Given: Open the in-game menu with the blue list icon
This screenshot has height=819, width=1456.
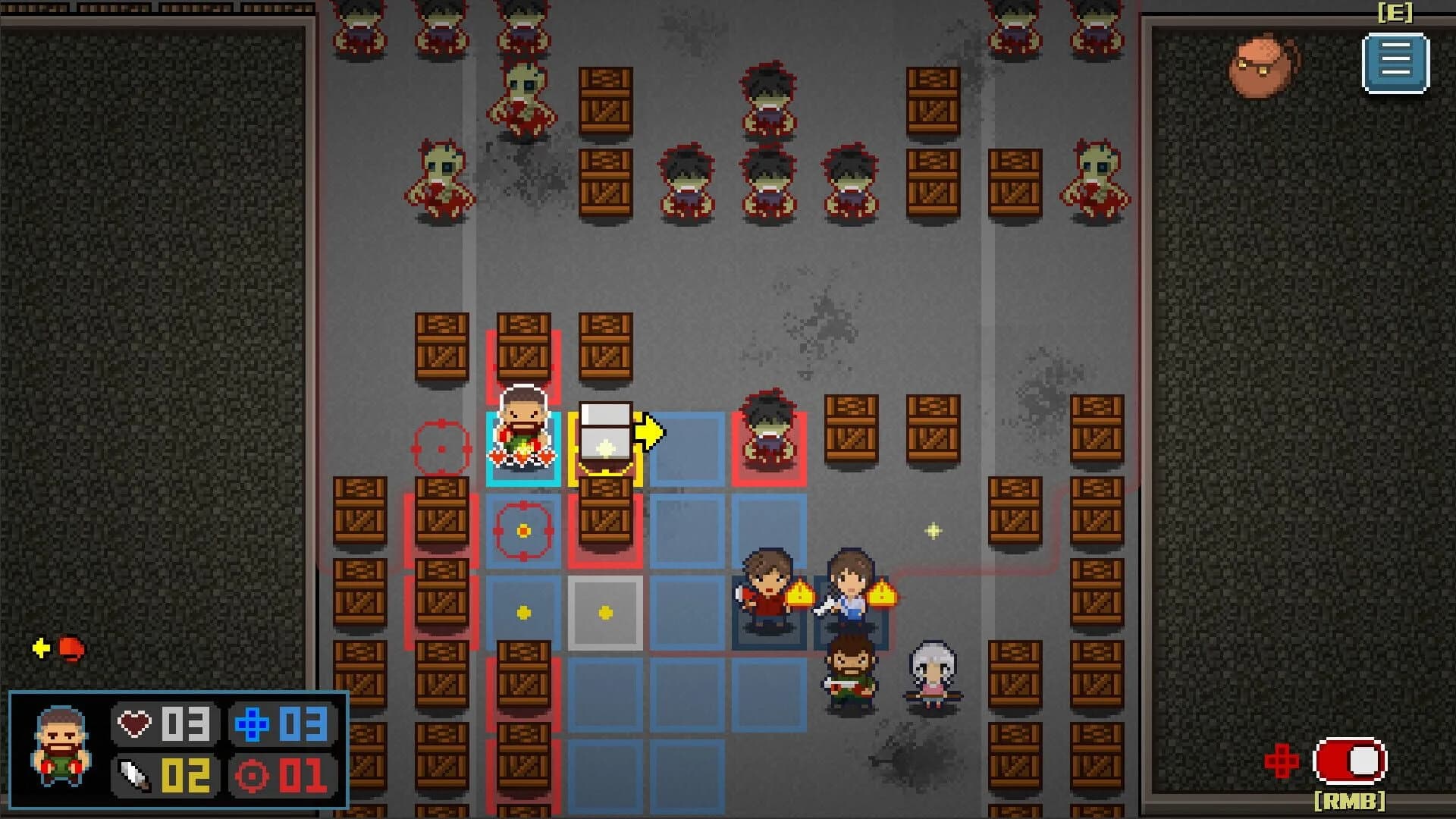Looking at the screenshot, I should 1394,62.
